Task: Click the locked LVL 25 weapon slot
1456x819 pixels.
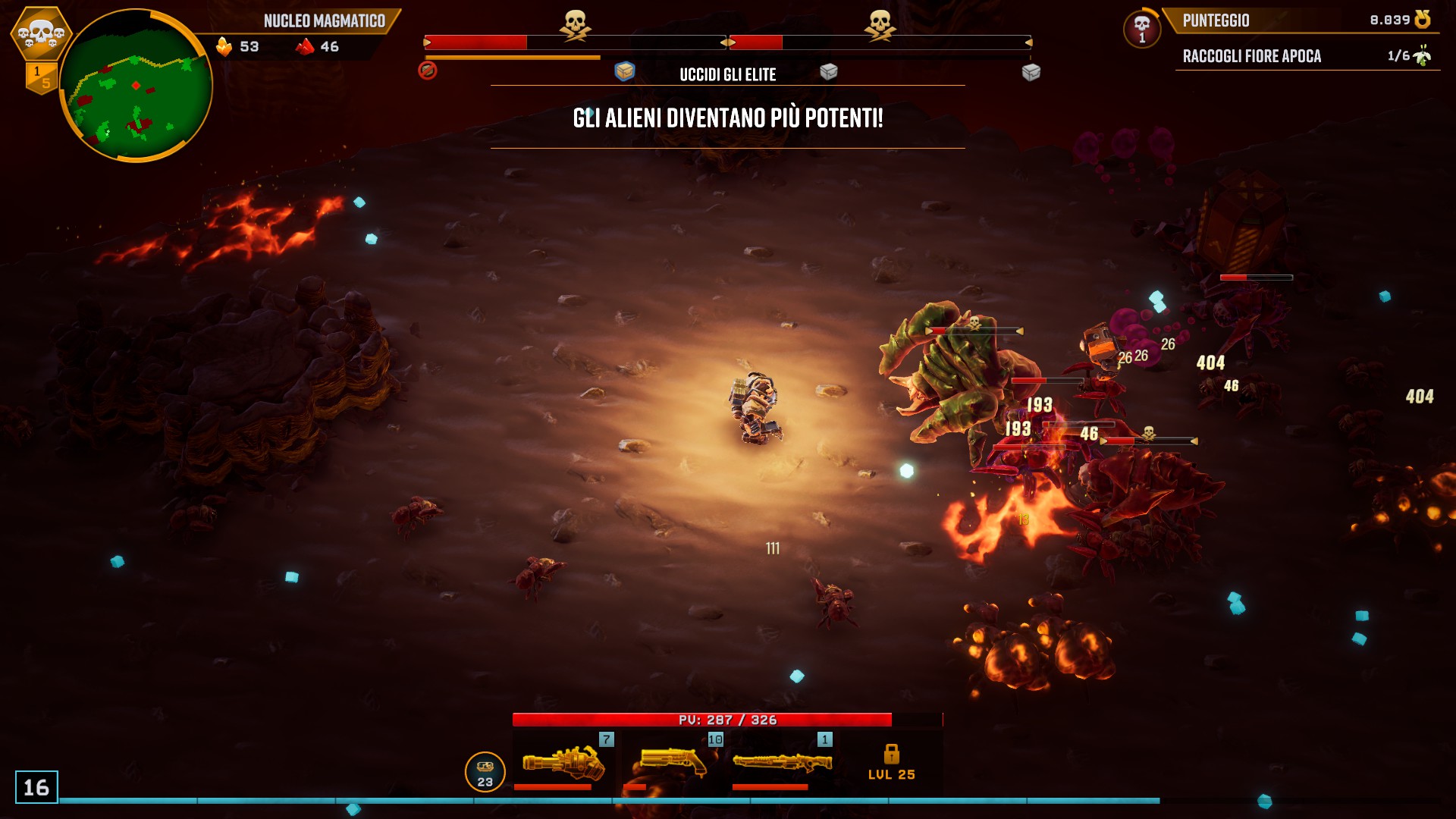Action: tap(891, 761)
